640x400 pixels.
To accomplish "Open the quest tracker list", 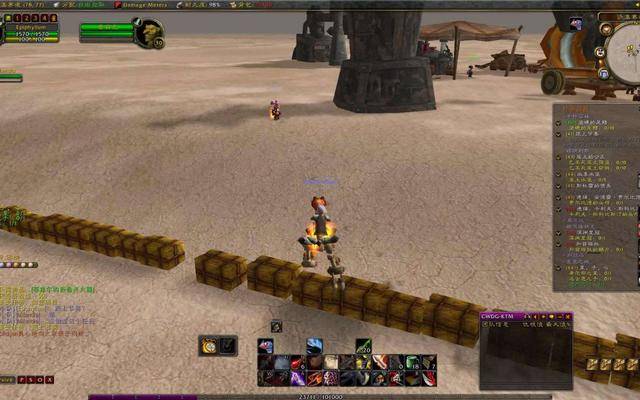I will tap(595, 195).
